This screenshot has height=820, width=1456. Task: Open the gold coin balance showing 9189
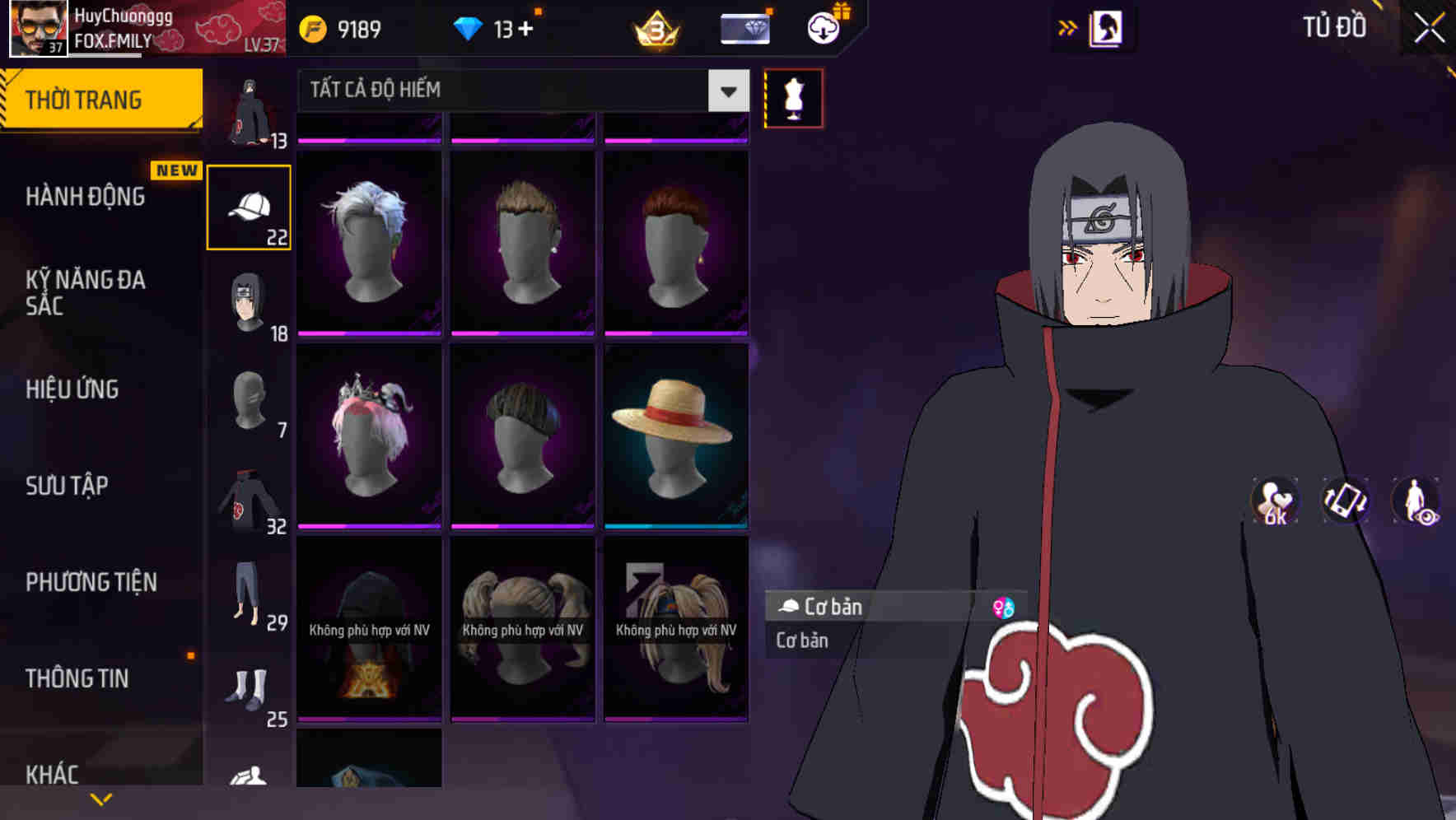[x=338, y=27]
